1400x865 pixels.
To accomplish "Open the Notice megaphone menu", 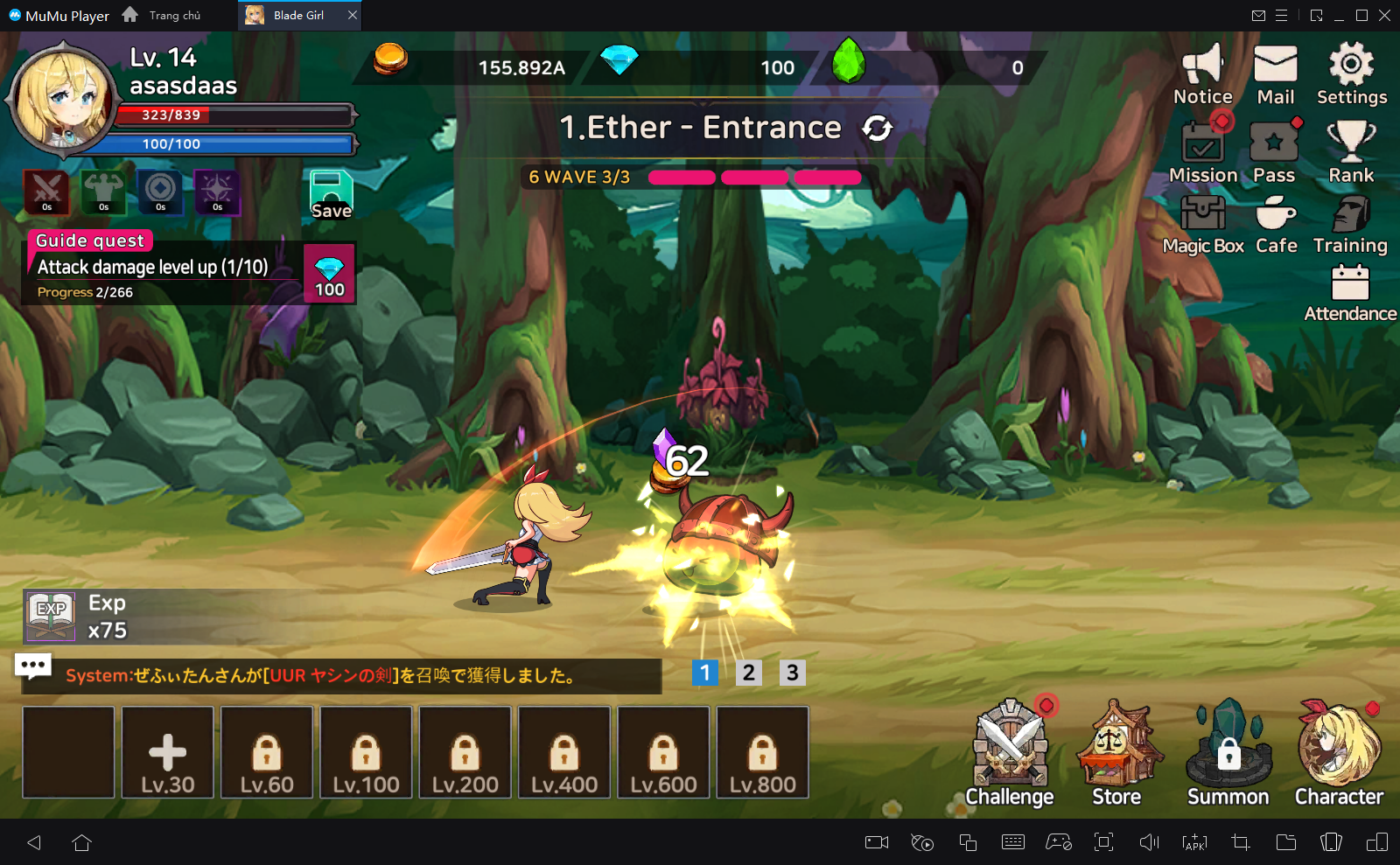I will pos(1202,74).
